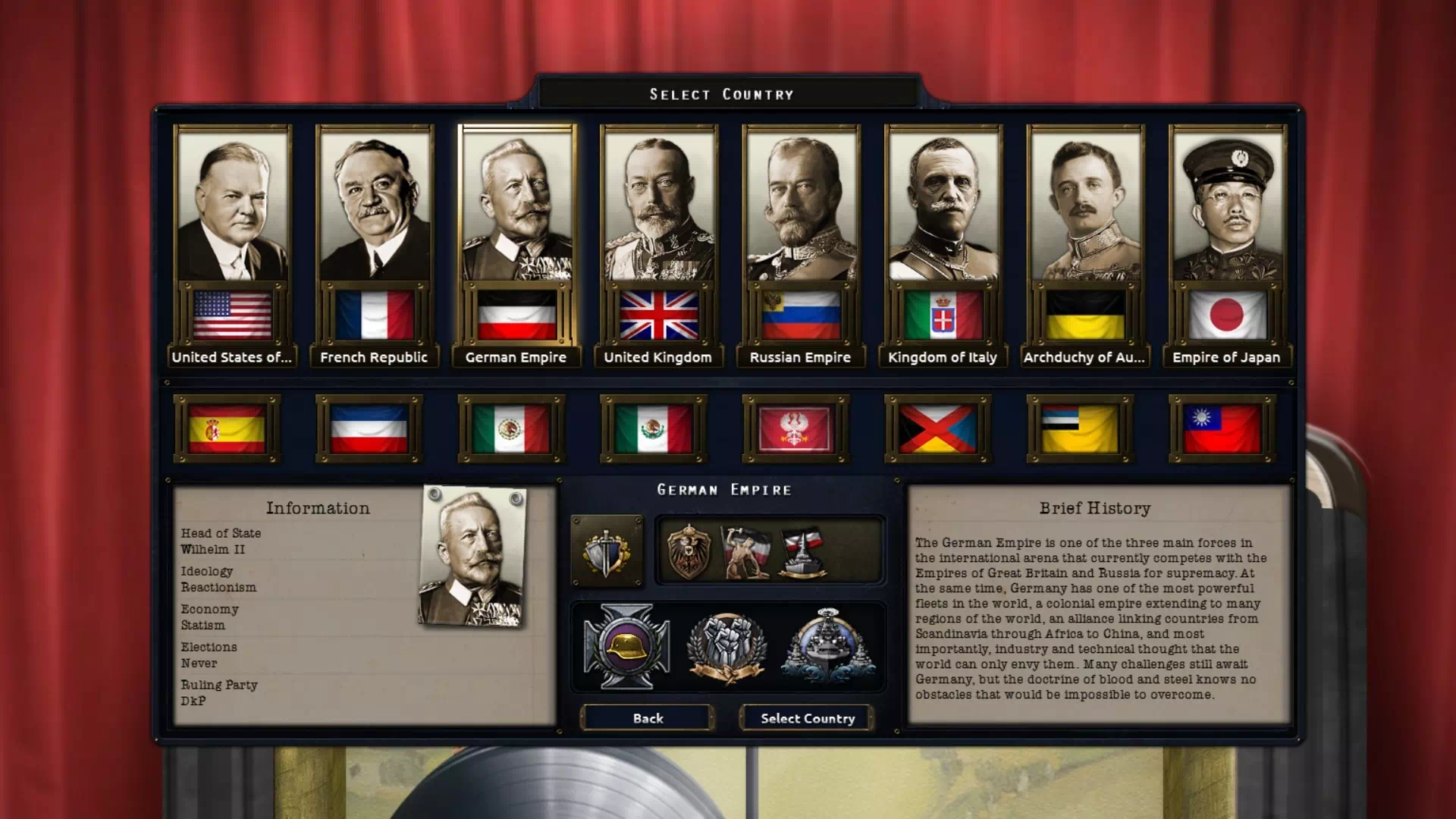Confirm with the Select Country button
1456x819 pixels.
pos(807,718)
